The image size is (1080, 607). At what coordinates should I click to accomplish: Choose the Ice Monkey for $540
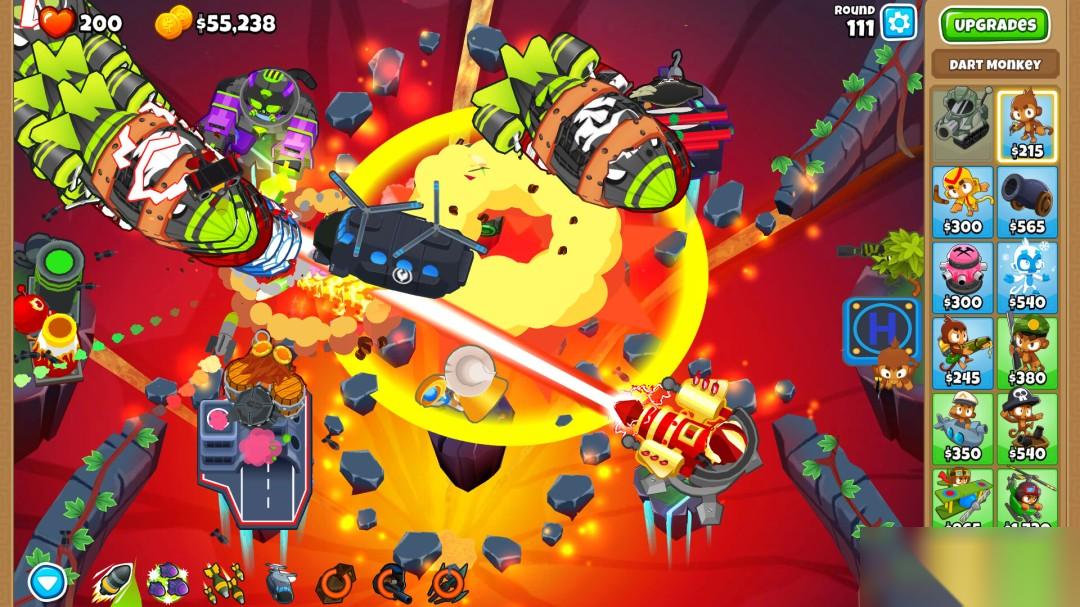coord(1026,277)
